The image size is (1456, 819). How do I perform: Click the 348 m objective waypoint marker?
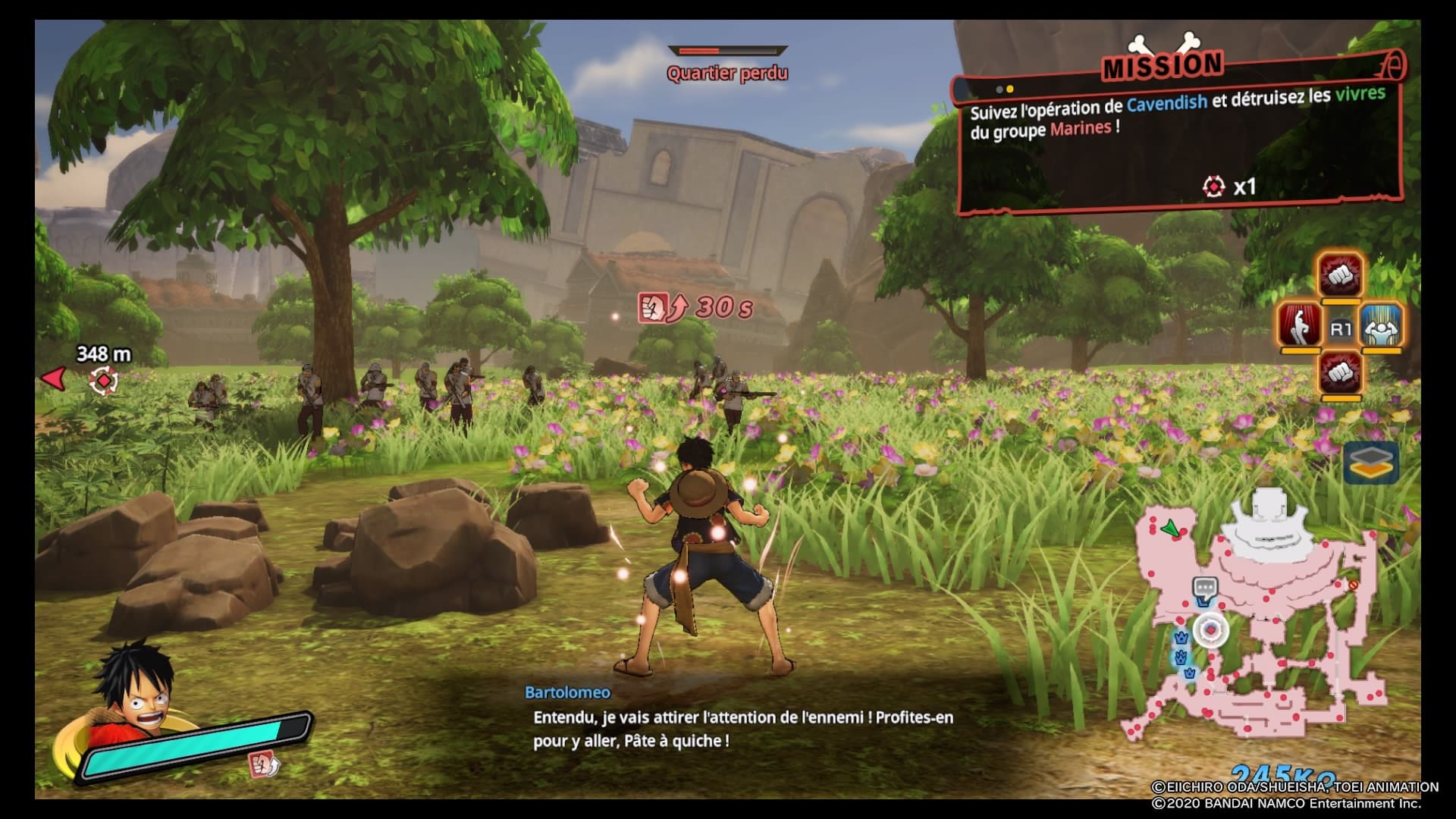coord(103,380)
